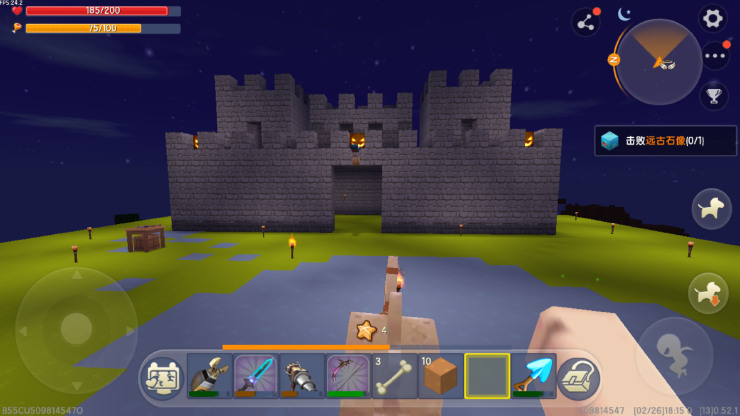Open the circular minimap
The image size is (740, 416).
(659, 61)
